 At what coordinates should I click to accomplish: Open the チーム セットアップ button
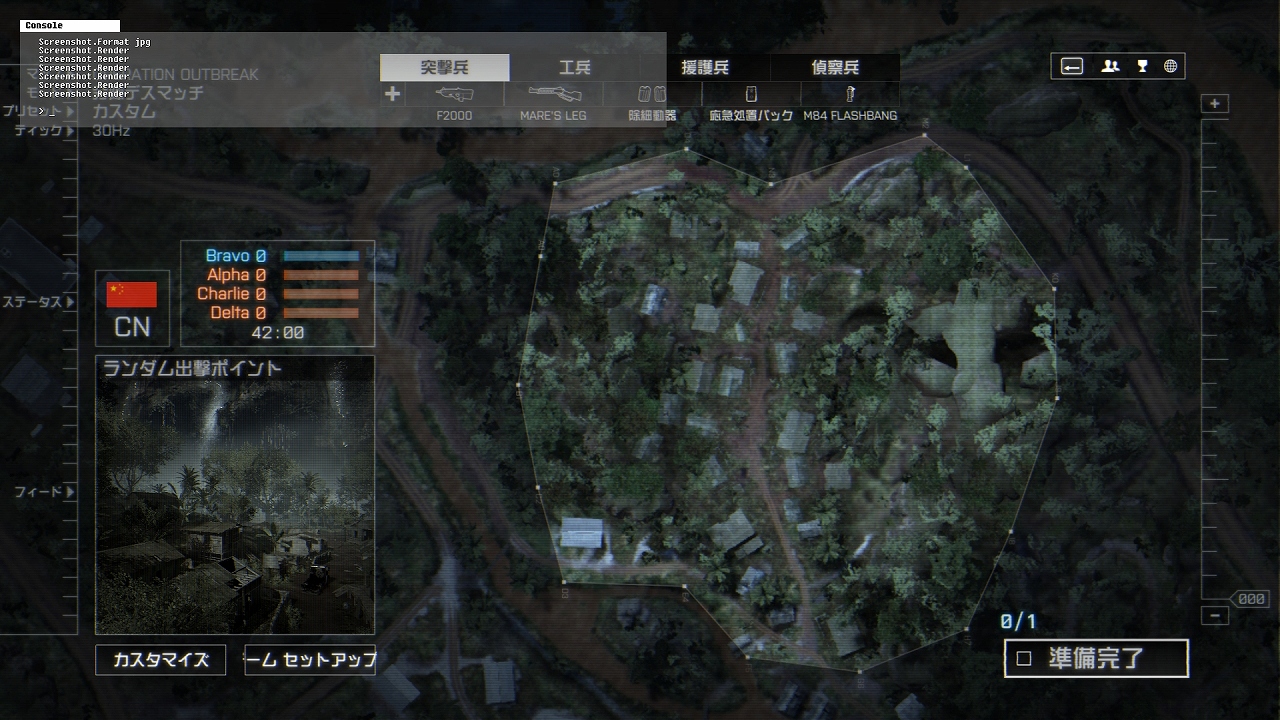(310, 660)
